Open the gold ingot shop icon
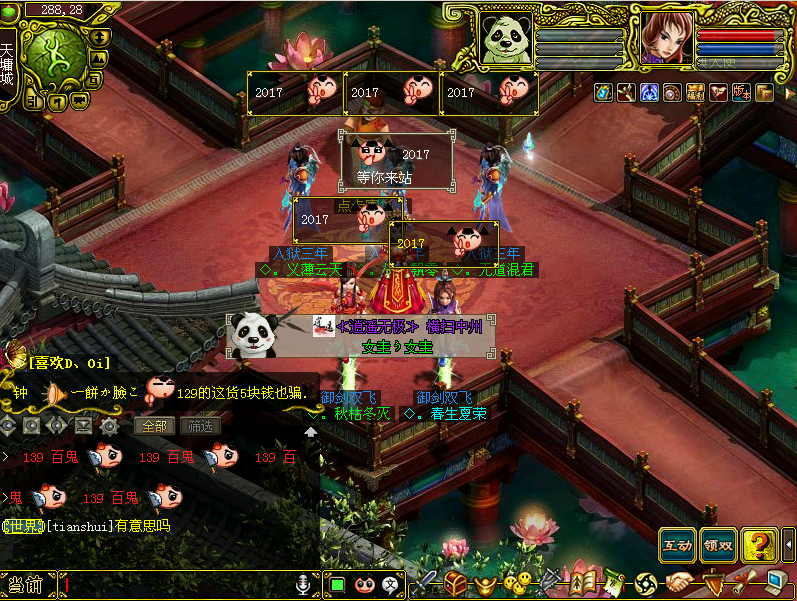 (487, 583)
